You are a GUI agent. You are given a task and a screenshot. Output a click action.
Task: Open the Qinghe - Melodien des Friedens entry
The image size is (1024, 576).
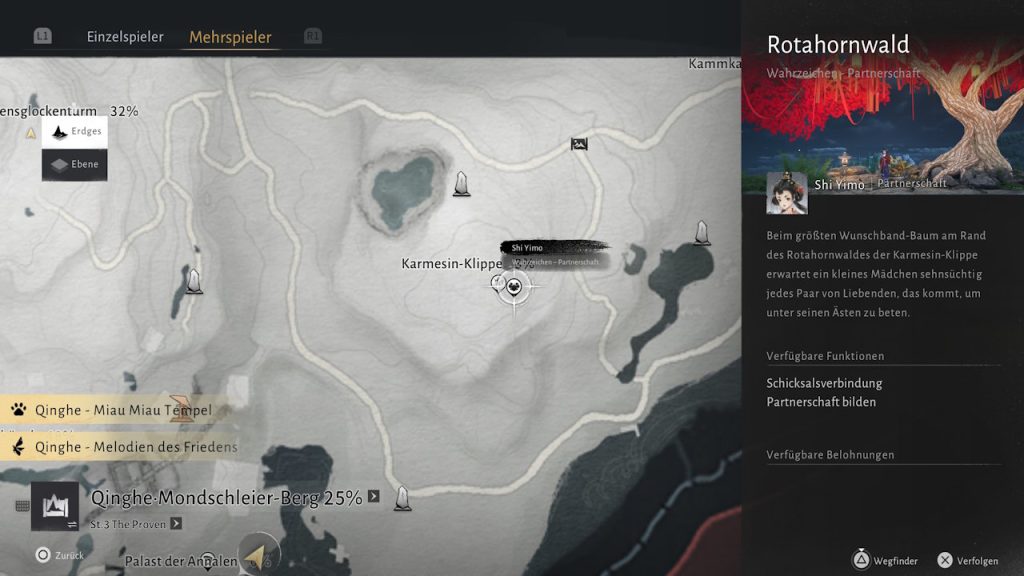point(135,447)
